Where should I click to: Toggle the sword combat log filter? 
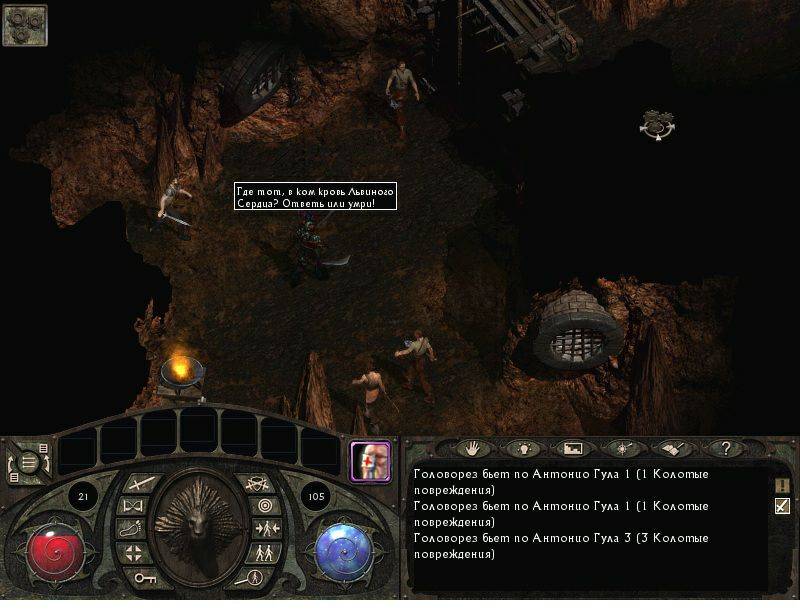pyautogui.click(x=782, y=506)
